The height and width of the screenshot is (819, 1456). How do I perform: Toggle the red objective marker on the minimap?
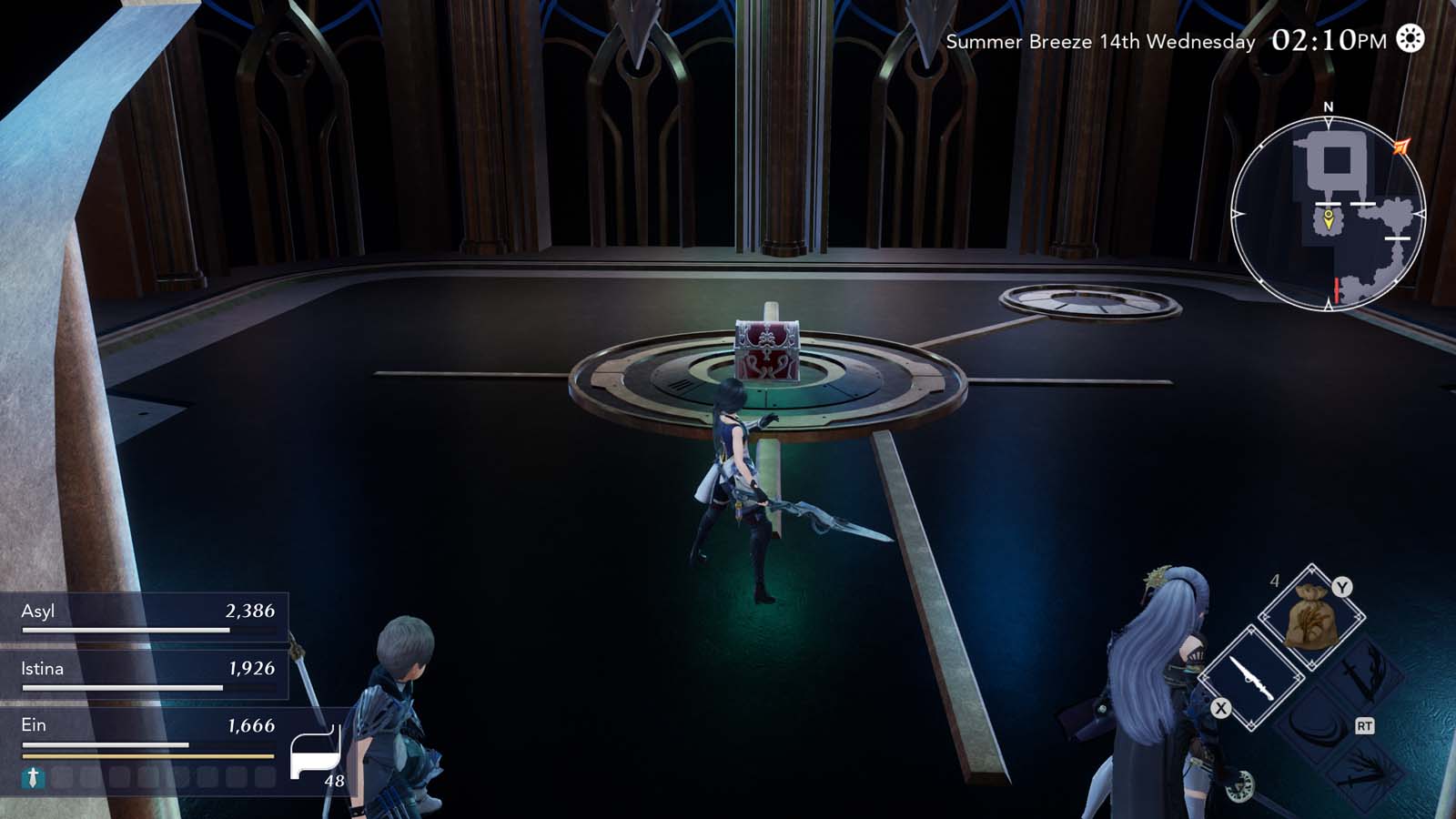[x=1337, y=288]
